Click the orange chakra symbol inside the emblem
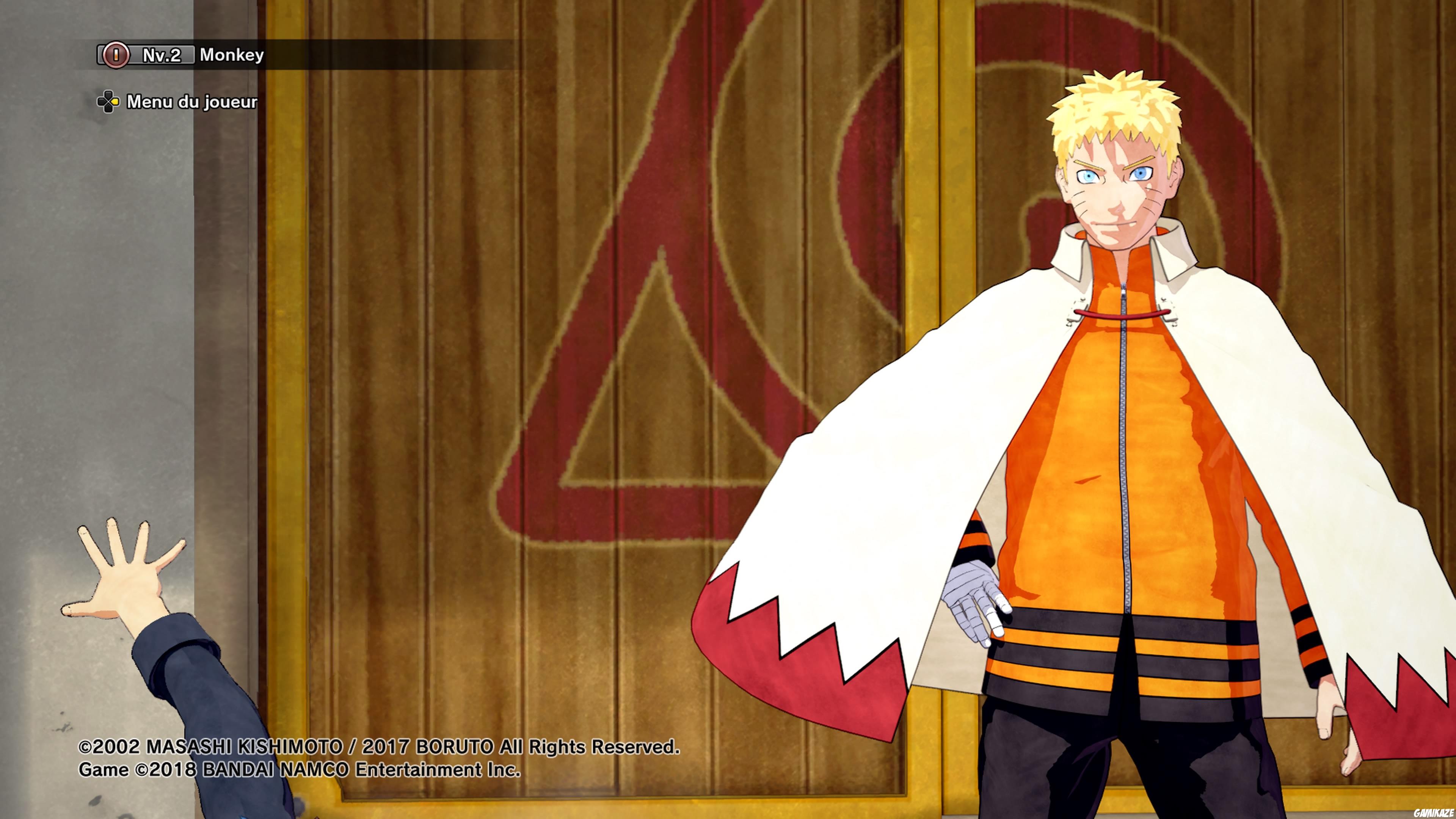 (116, 55)
